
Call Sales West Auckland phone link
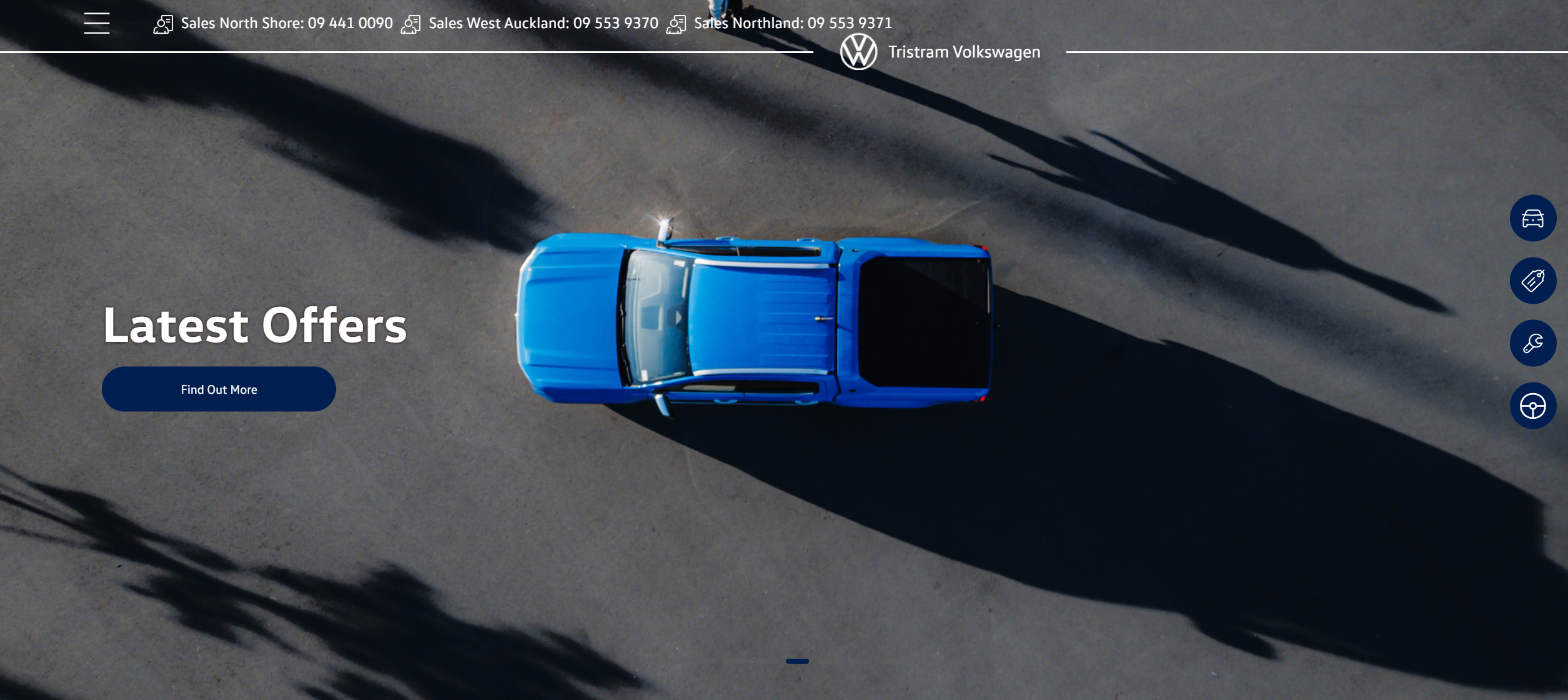[542, 24]
